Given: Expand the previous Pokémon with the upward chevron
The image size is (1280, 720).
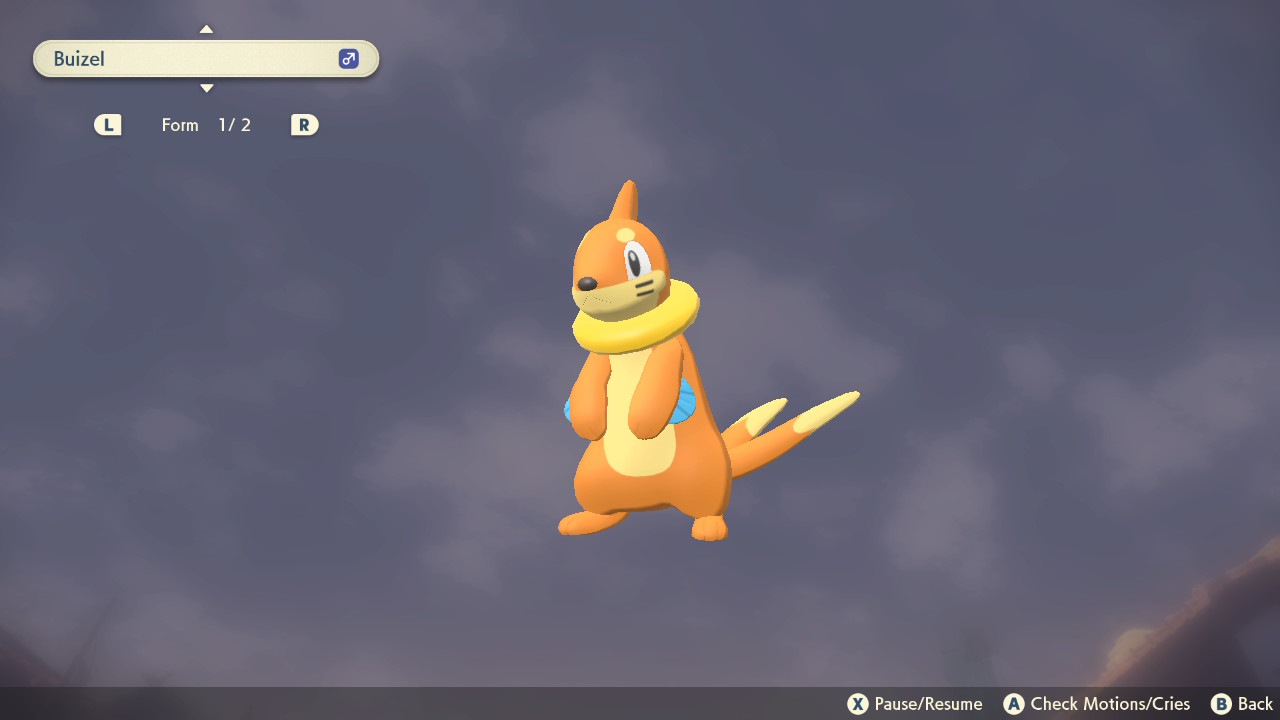Looking at the screenshot, I should click(x=206, y=28).
